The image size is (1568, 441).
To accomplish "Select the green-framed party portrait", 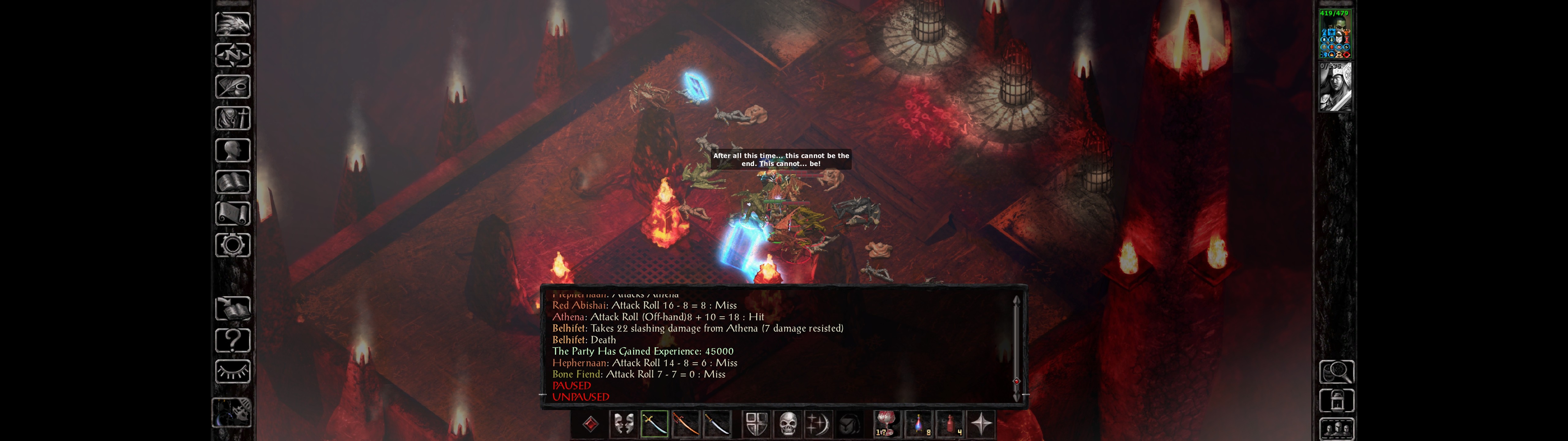I will 1335,34.
